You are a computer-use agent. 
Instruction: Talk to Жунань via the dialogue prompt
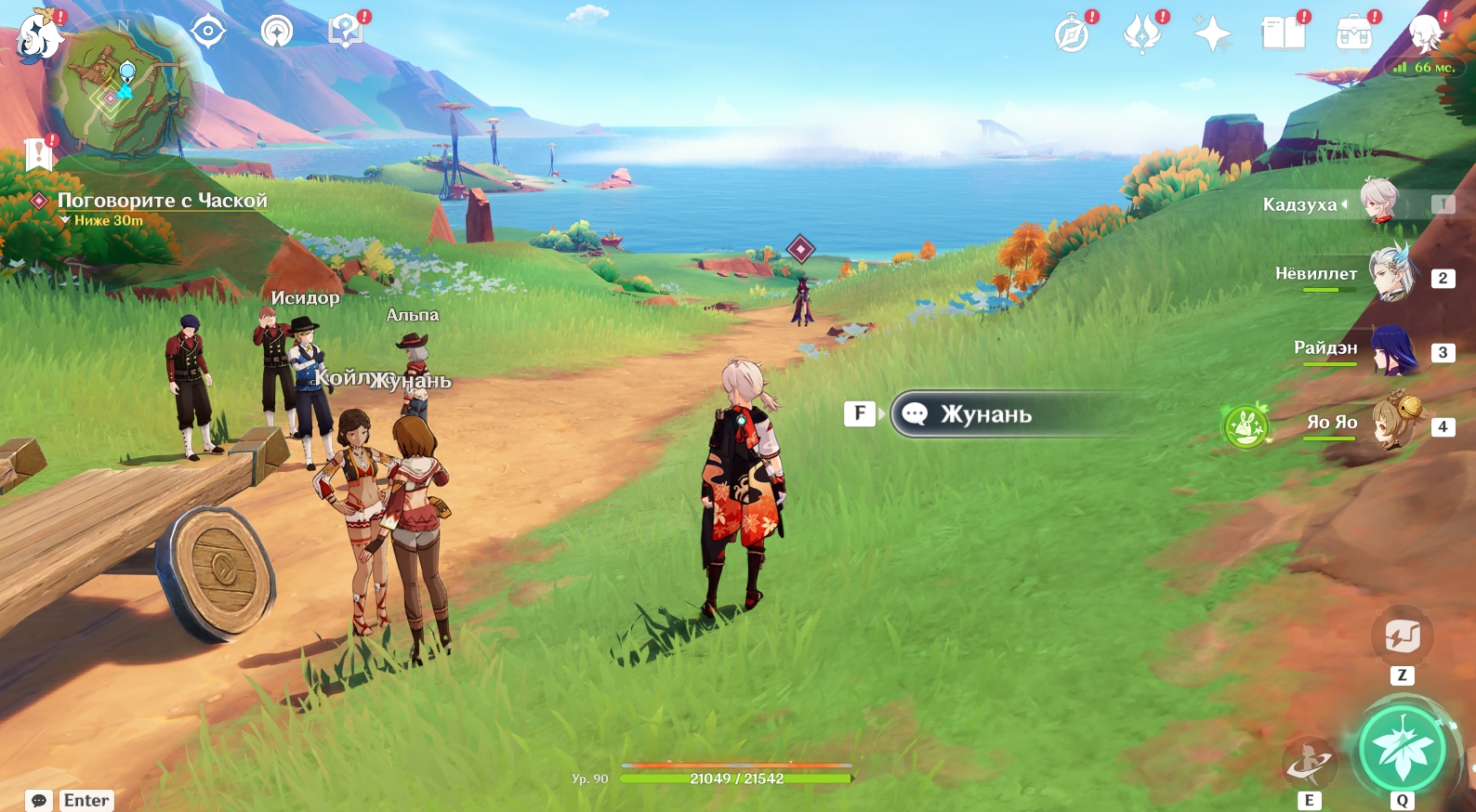click(985, 414)
